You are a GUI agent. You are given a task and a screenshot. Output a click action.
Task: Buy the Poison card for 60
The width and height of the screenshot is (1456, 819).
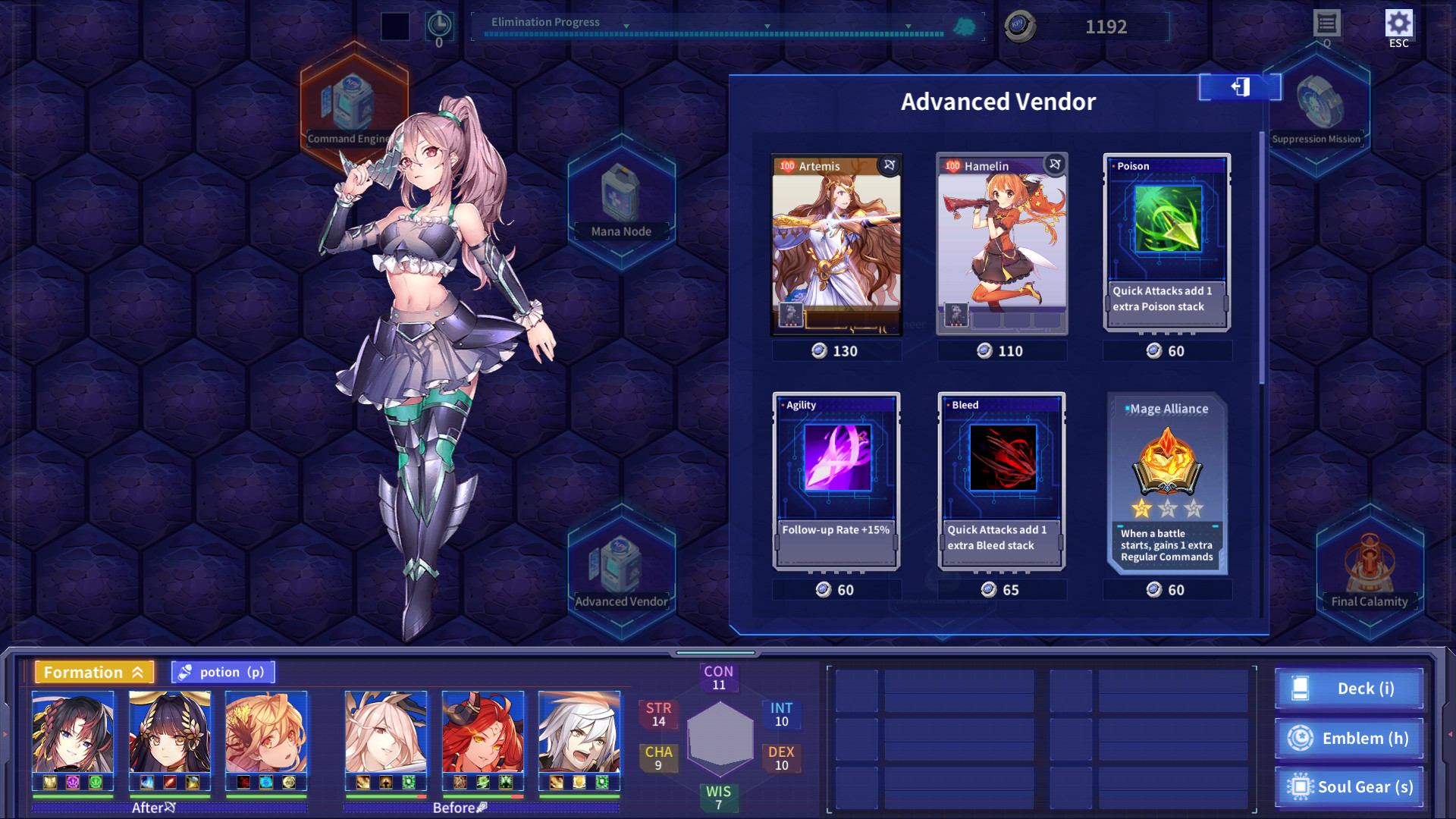tap(1166, 243)
